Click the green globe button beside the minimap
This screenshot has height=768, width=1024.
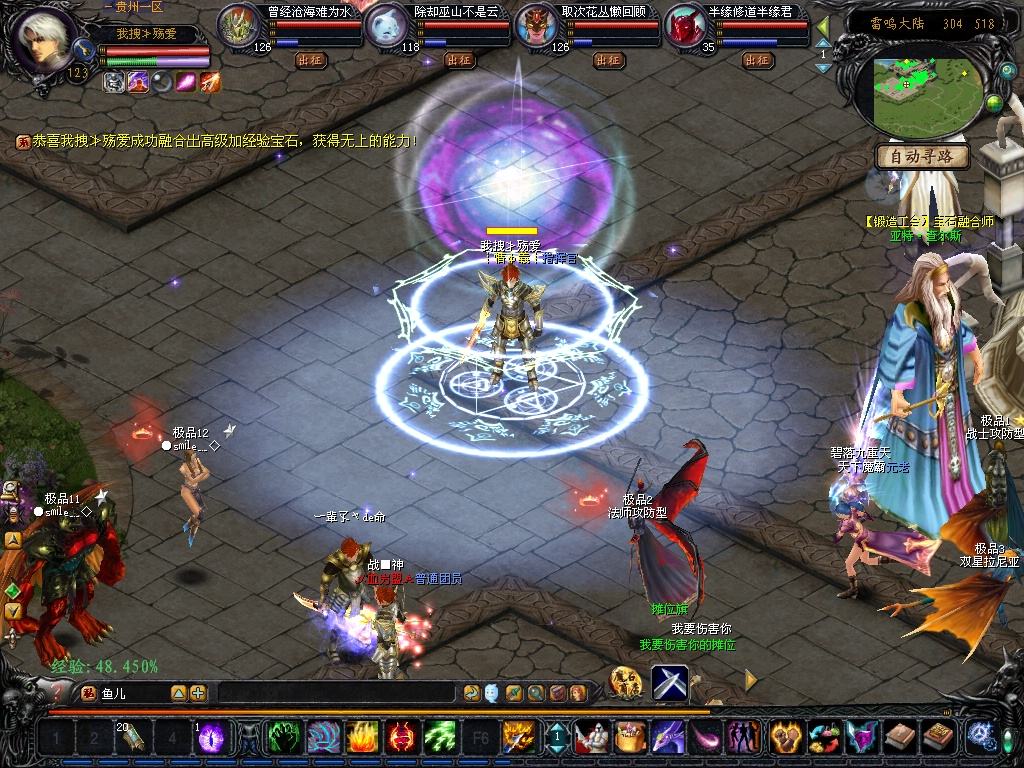pyautogui.click(x=994, y=102)
